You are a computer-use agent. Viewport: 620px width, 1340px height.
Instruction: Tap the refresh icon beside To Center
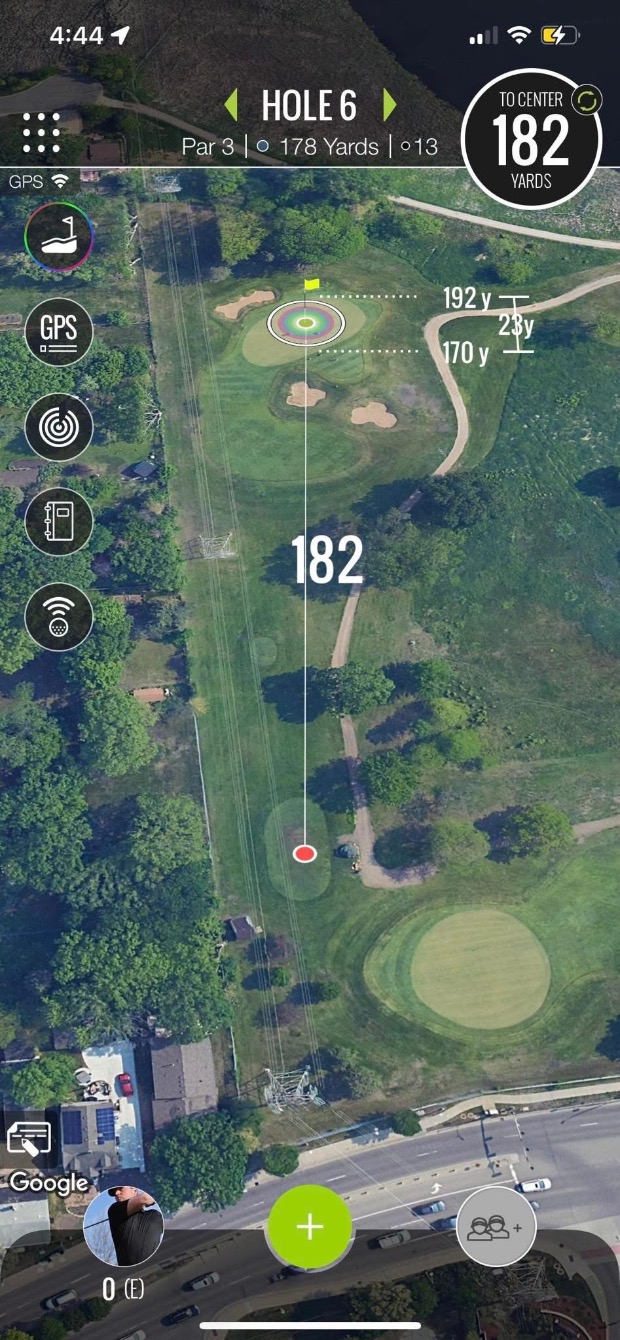(x=585, y=100)
